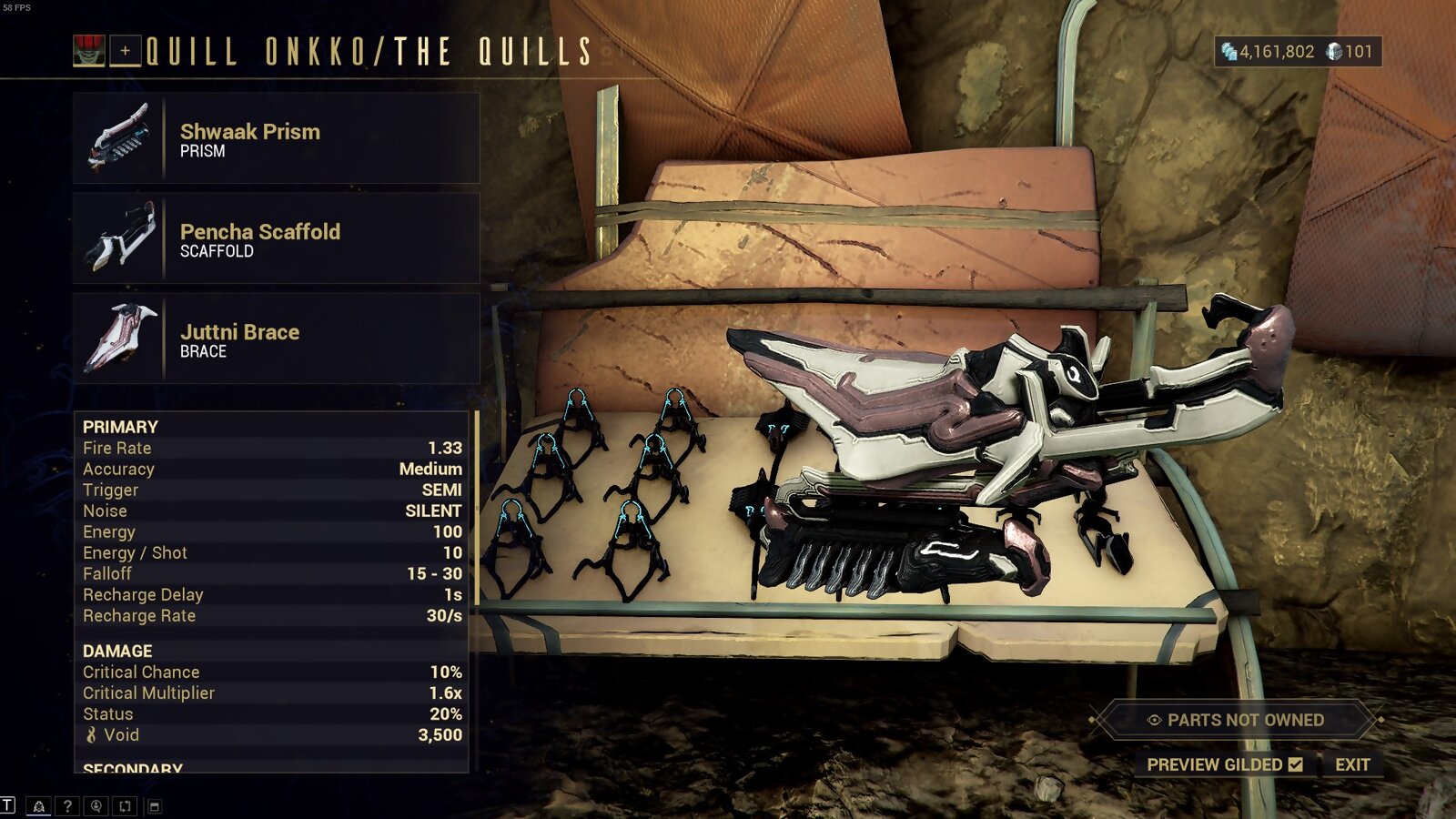Click the looping arrows icon in bottom bar
1456x819 pixels.
click(x=123, y=805)
